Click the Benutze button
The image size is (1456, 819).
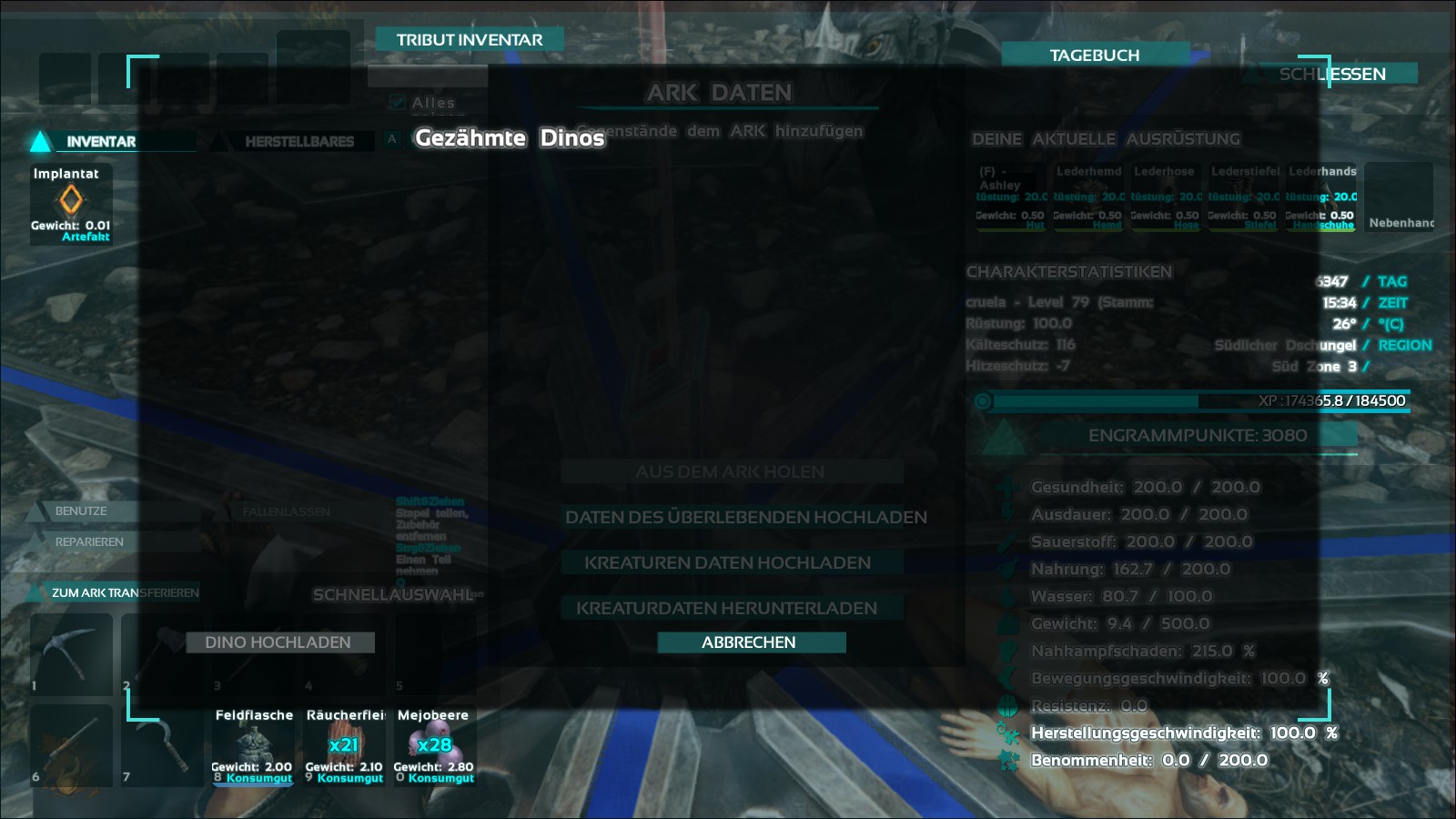coord(81,511)
